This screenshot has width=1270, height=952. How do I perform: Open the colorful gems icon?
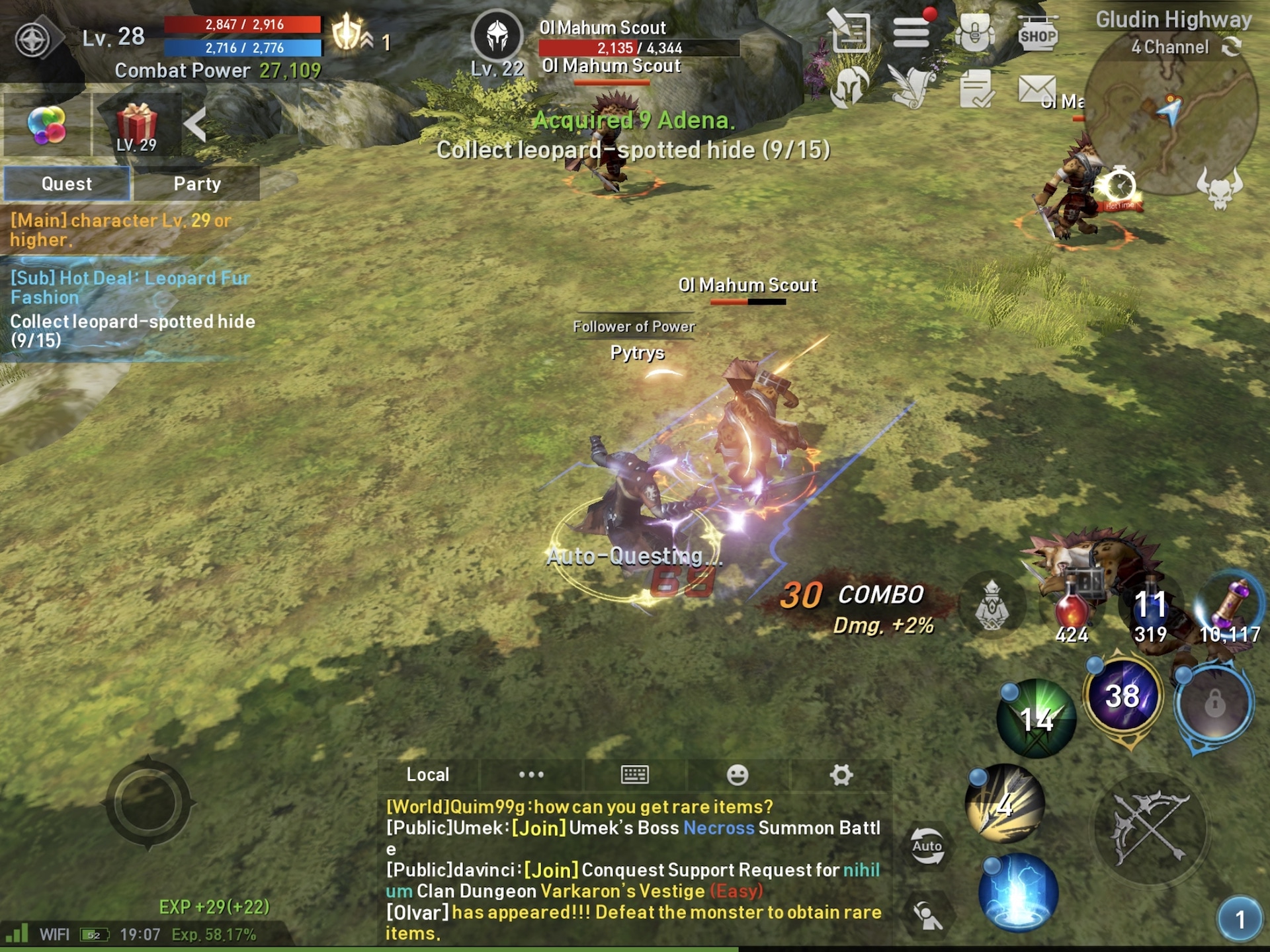click(x=46, y=124)
